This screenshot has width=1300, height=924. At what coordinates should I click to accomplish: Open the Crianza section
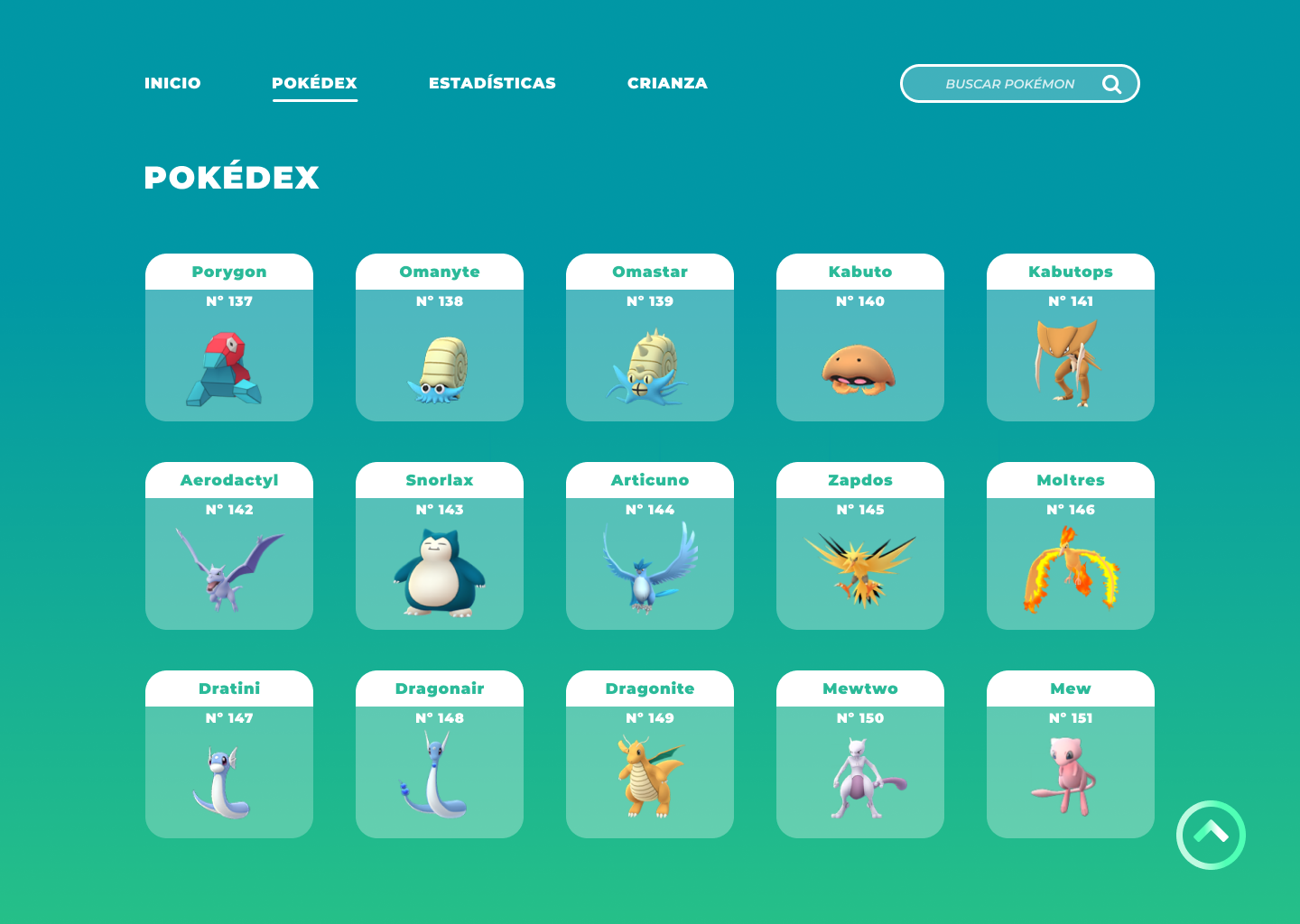pyautogui.click(x=667, y=83)
